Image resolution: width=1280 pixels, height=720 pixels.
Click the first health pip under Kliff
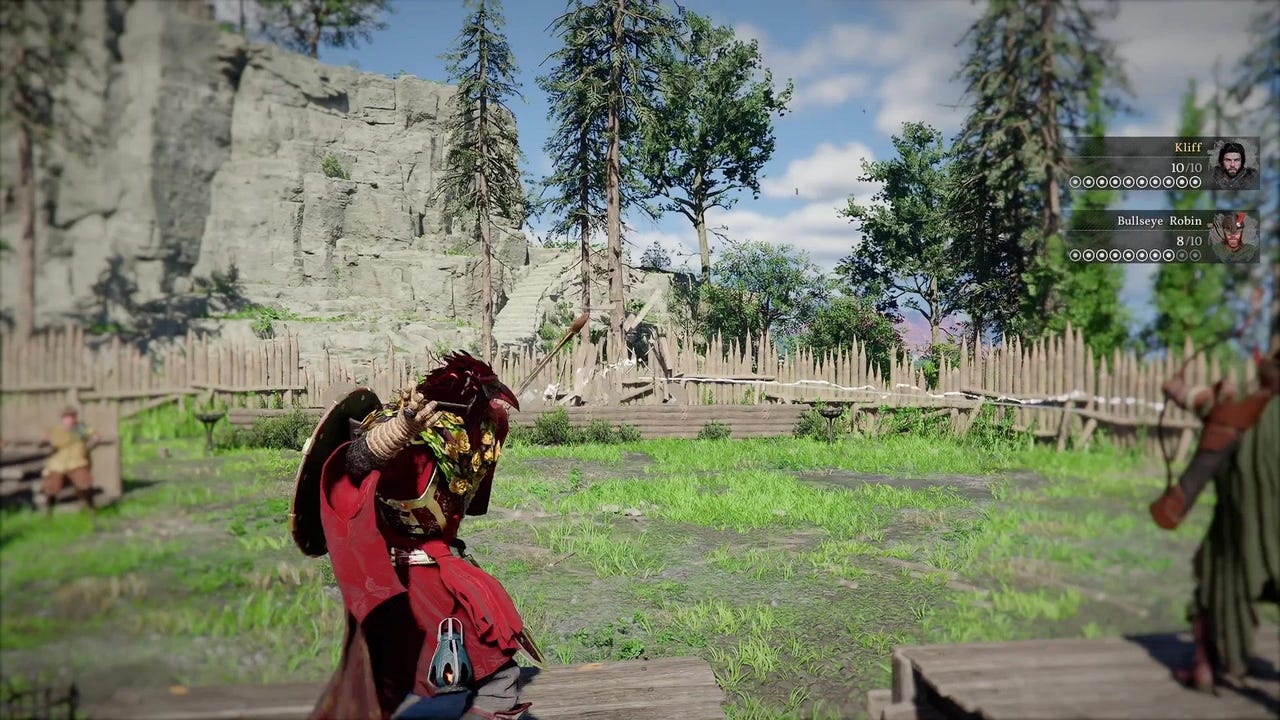(1076, 180)
